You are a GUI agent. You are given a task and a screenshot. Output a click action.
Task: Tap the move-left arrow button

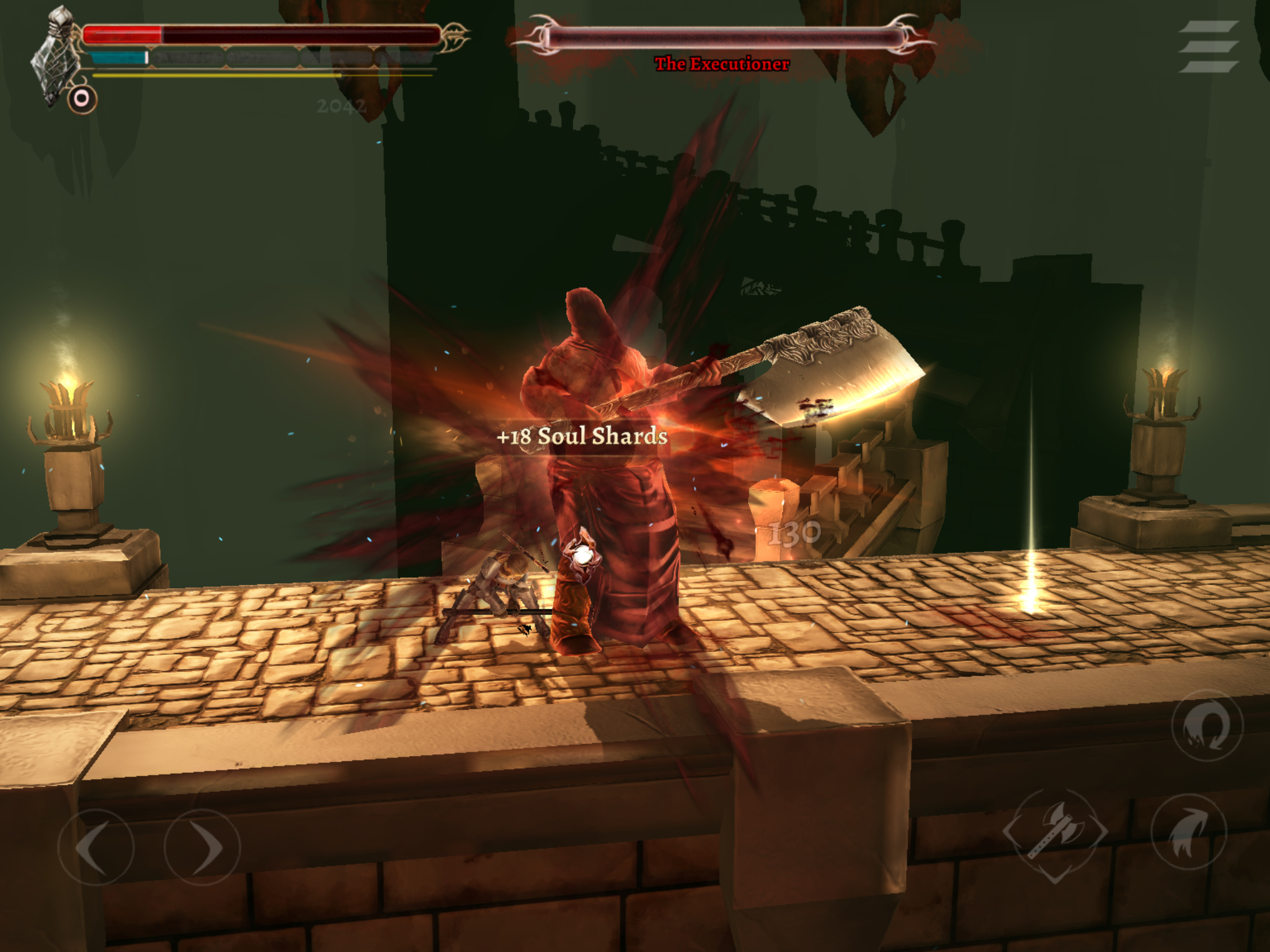[95, 847]
